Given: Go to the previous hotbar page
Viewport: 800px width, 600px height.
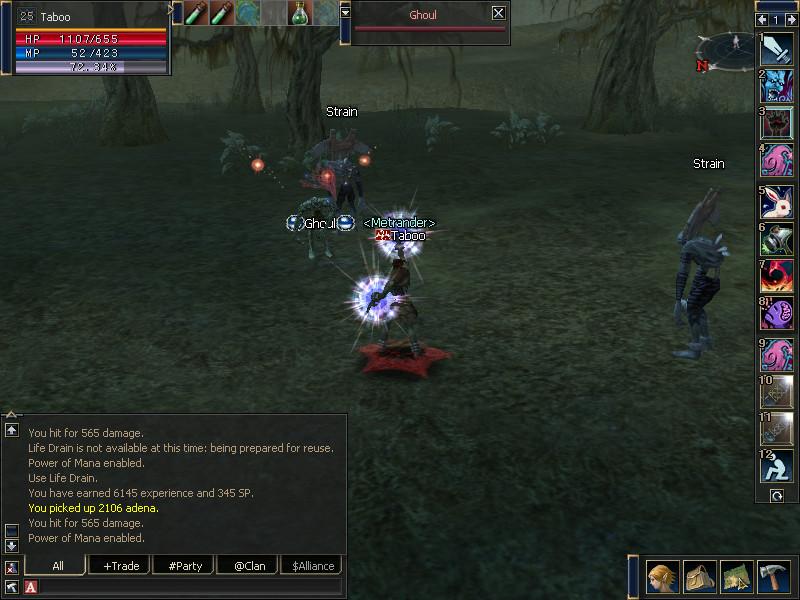Looking at the screenshot, I should 762,20.
